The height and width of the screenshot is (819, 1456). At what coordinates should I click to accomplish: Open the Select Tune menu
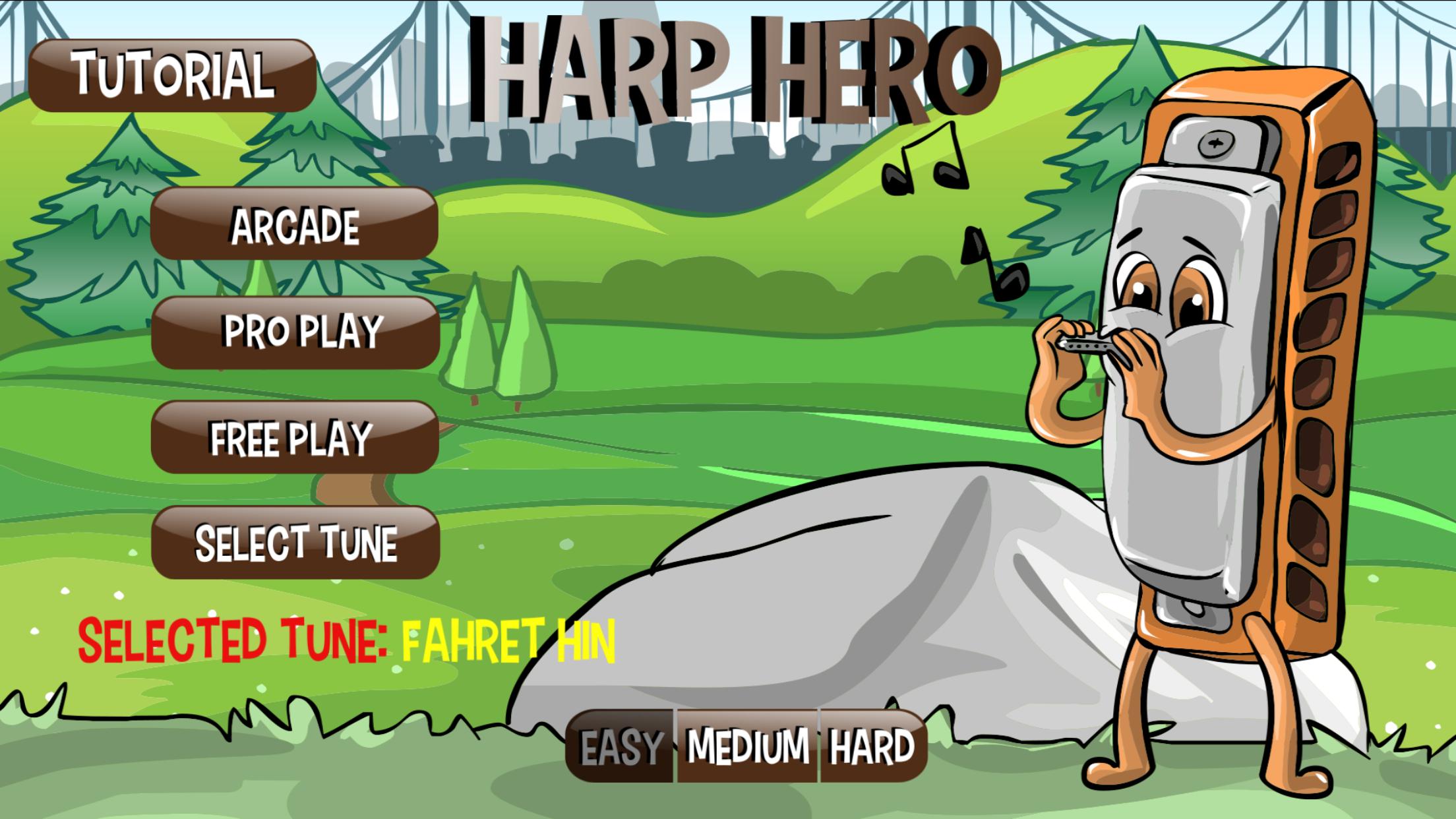pyautogui.click(x=295, y=541)
